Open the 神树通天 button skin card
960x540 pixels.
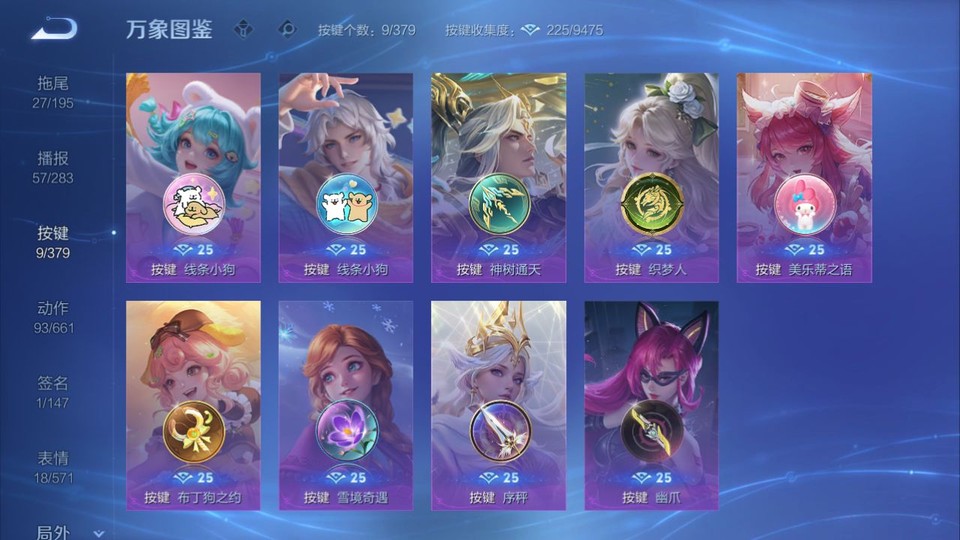[499, 177]
